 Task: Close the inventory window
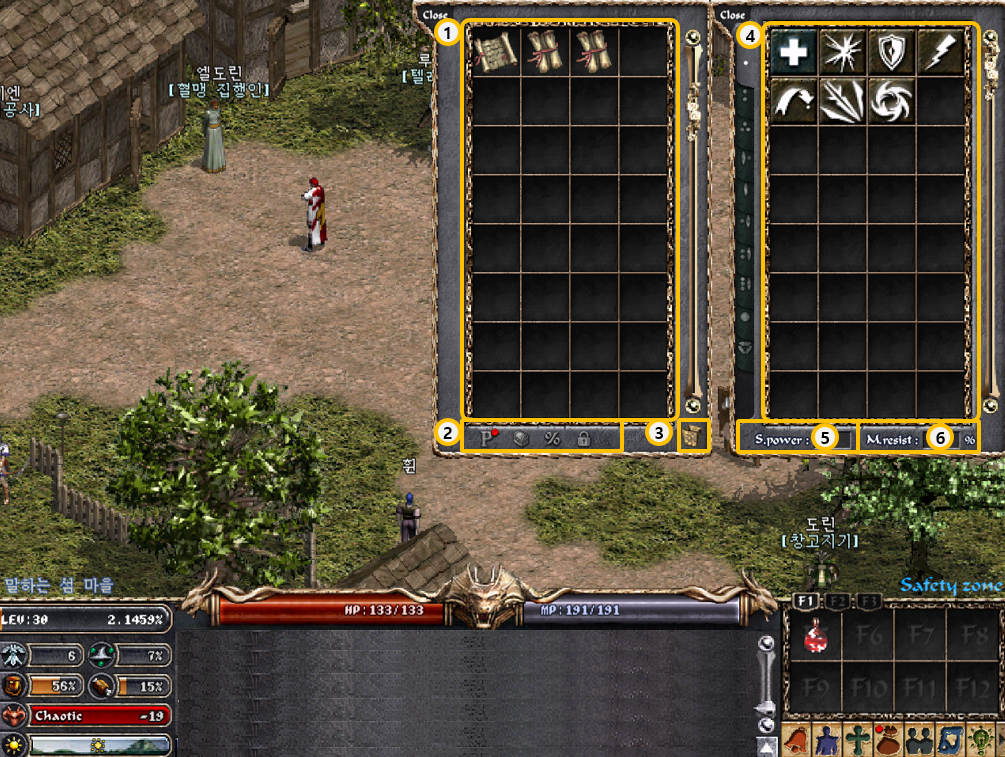(435, 15)
